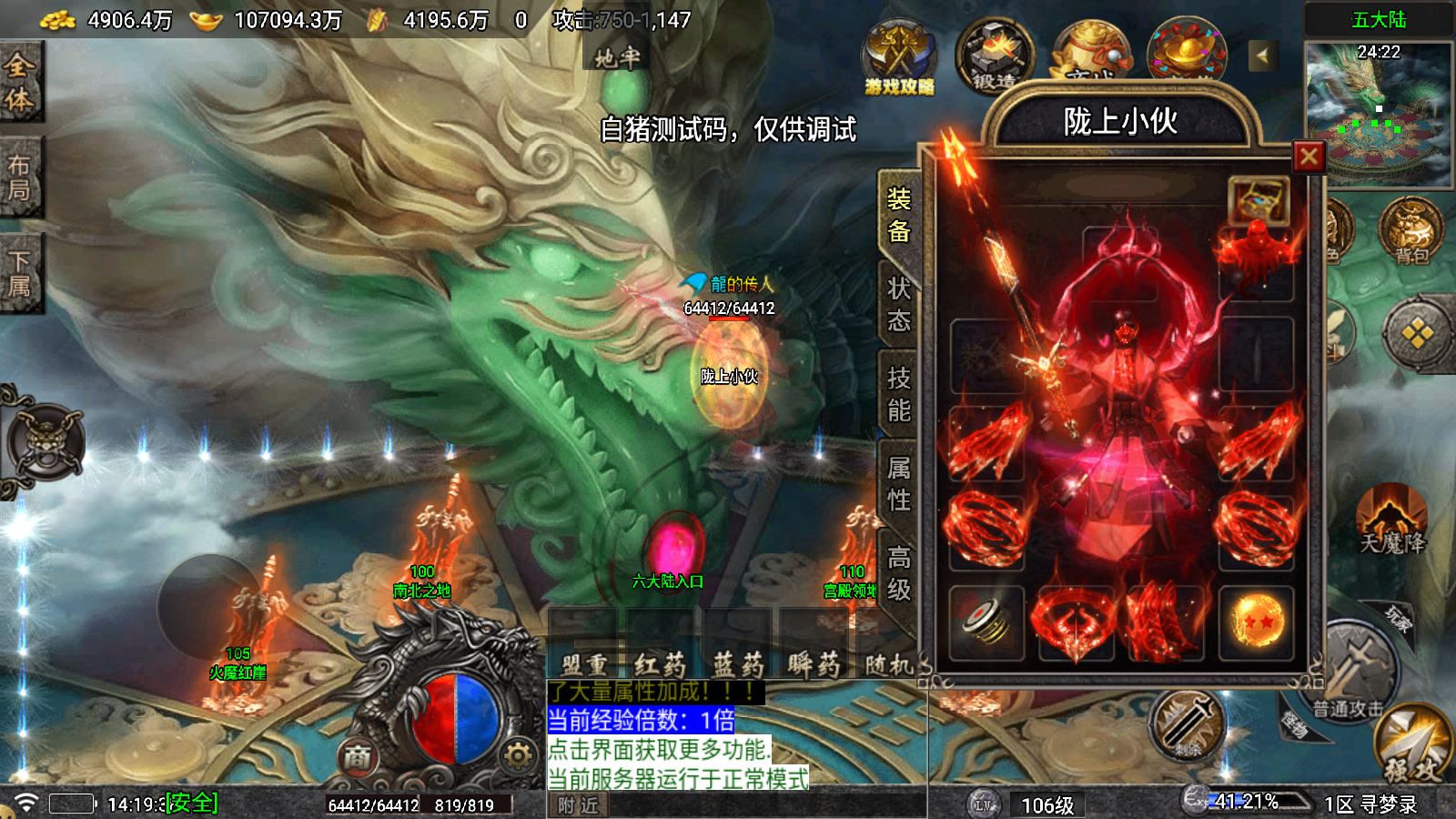Click the minimap thumbnail
The image size is (1456, 819).
tap(1378, 114)
